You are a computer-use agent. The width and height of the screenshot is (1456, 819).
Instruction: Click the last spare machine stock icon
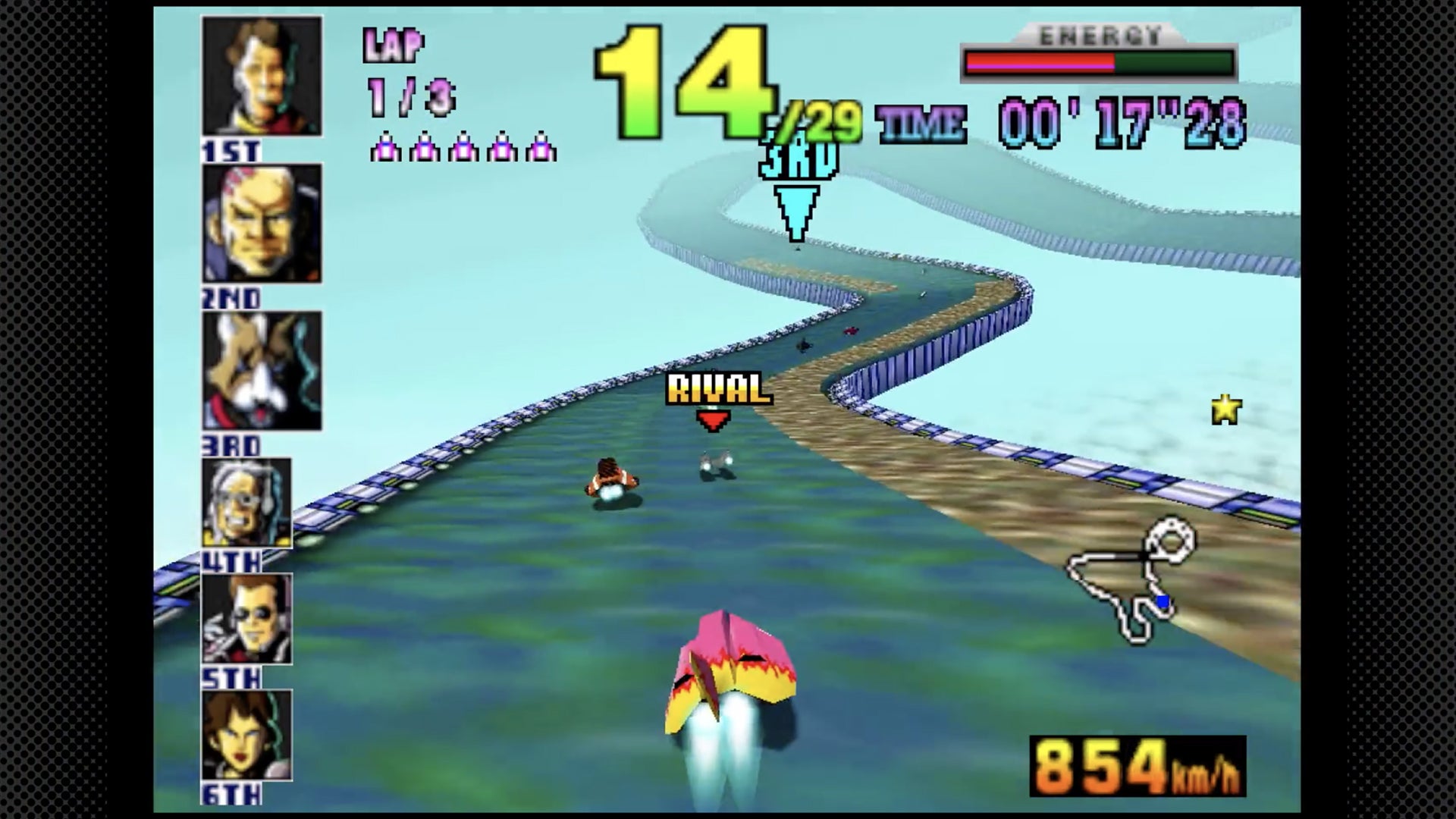coord(541,148)
